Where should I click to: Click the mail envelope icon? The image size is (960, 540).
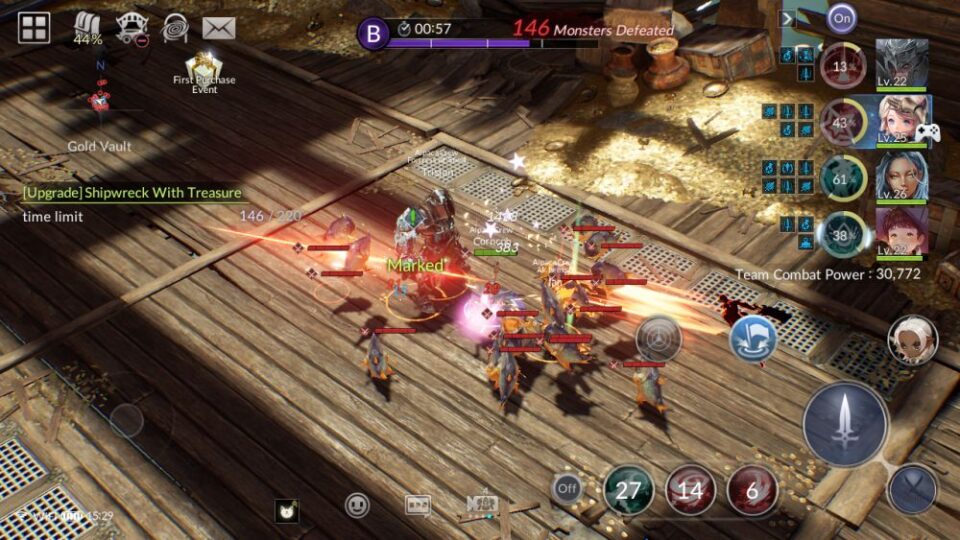pos(218,28)
